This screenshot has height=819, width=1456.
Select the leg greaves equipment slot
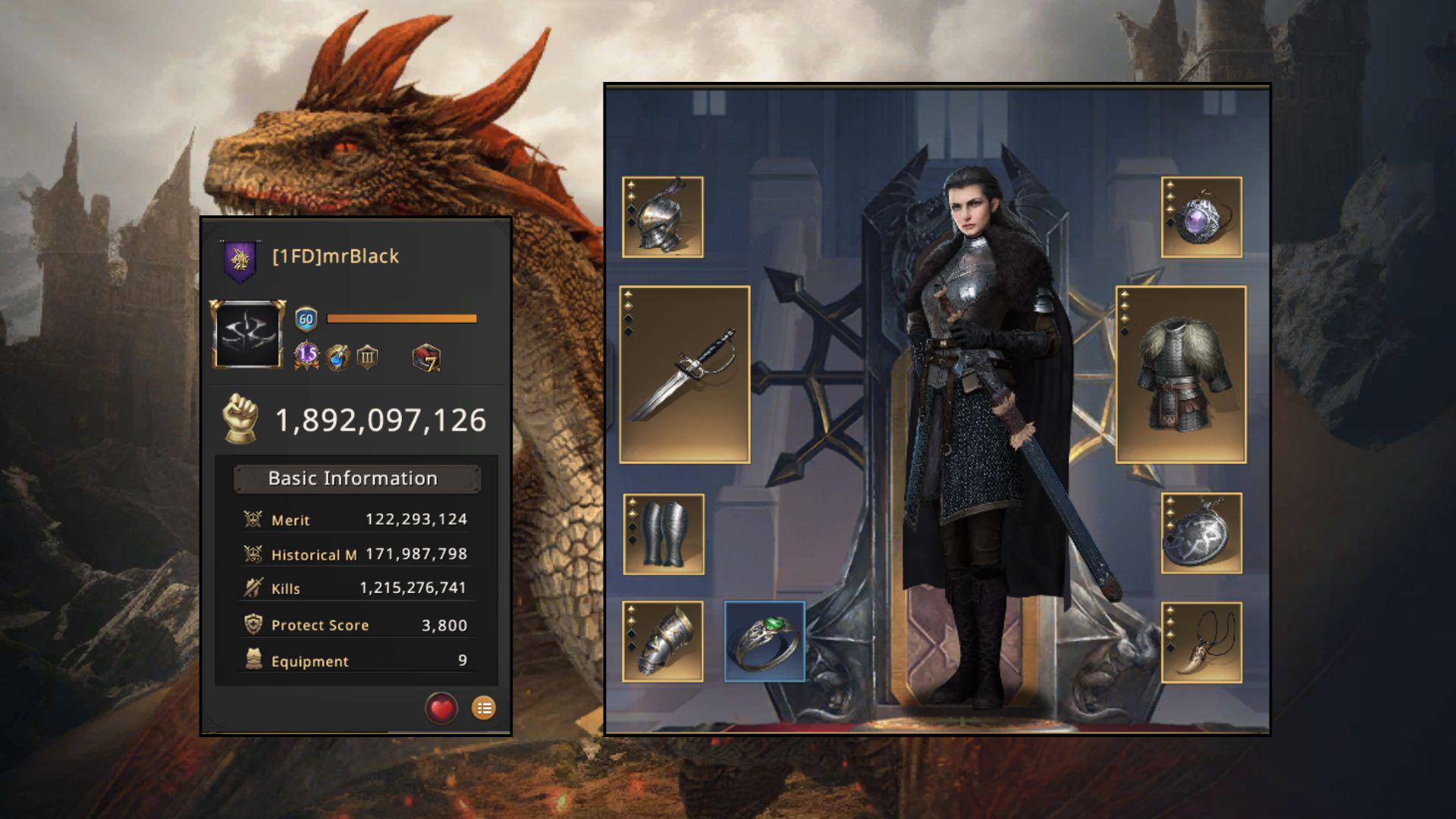click(x=664, y=535)
